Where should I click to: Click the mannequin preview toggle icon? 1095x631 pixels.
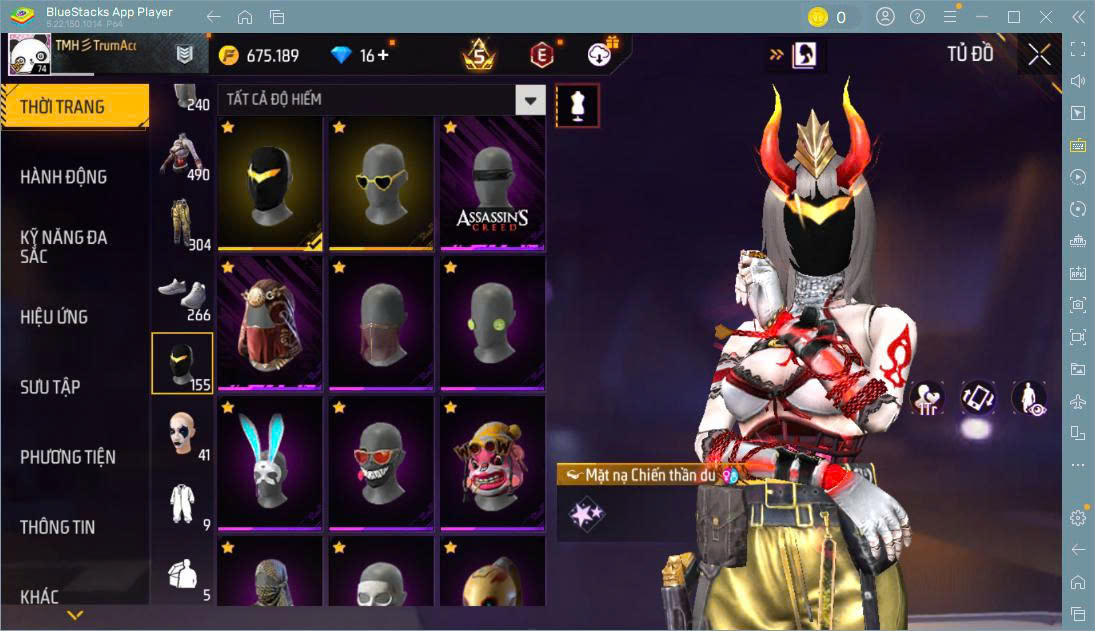(577, 105)
